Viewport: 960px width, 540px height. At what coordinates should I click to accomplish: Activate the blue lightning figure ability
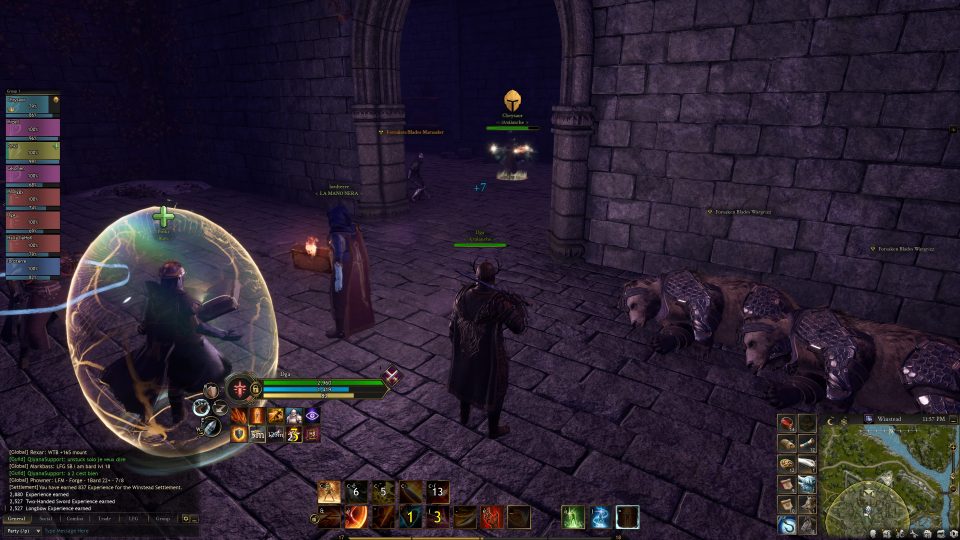click(x=600, y=517)
